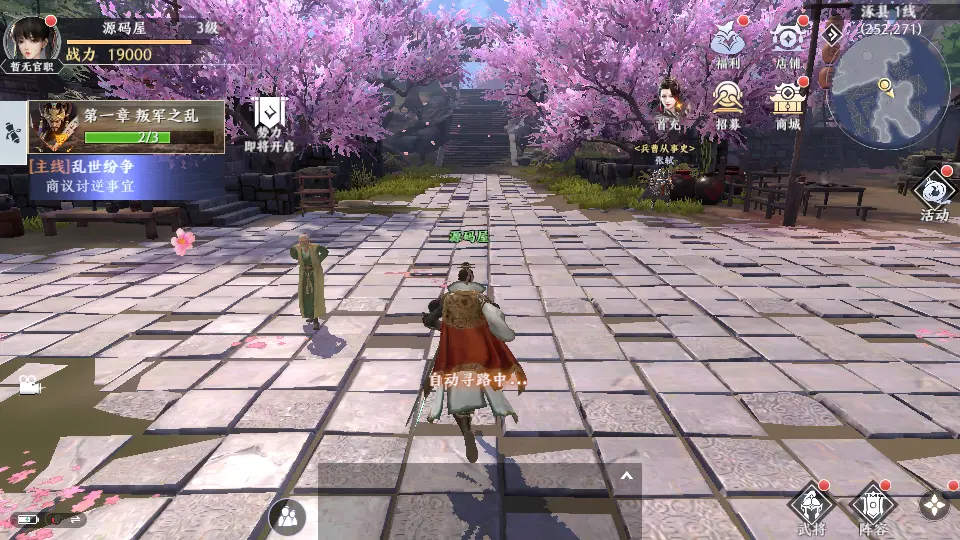The height and width of the screenshot is (540, 960).
Task: Select the scroll quest tab
Action: pyautogui.click(x=12, y=132)
